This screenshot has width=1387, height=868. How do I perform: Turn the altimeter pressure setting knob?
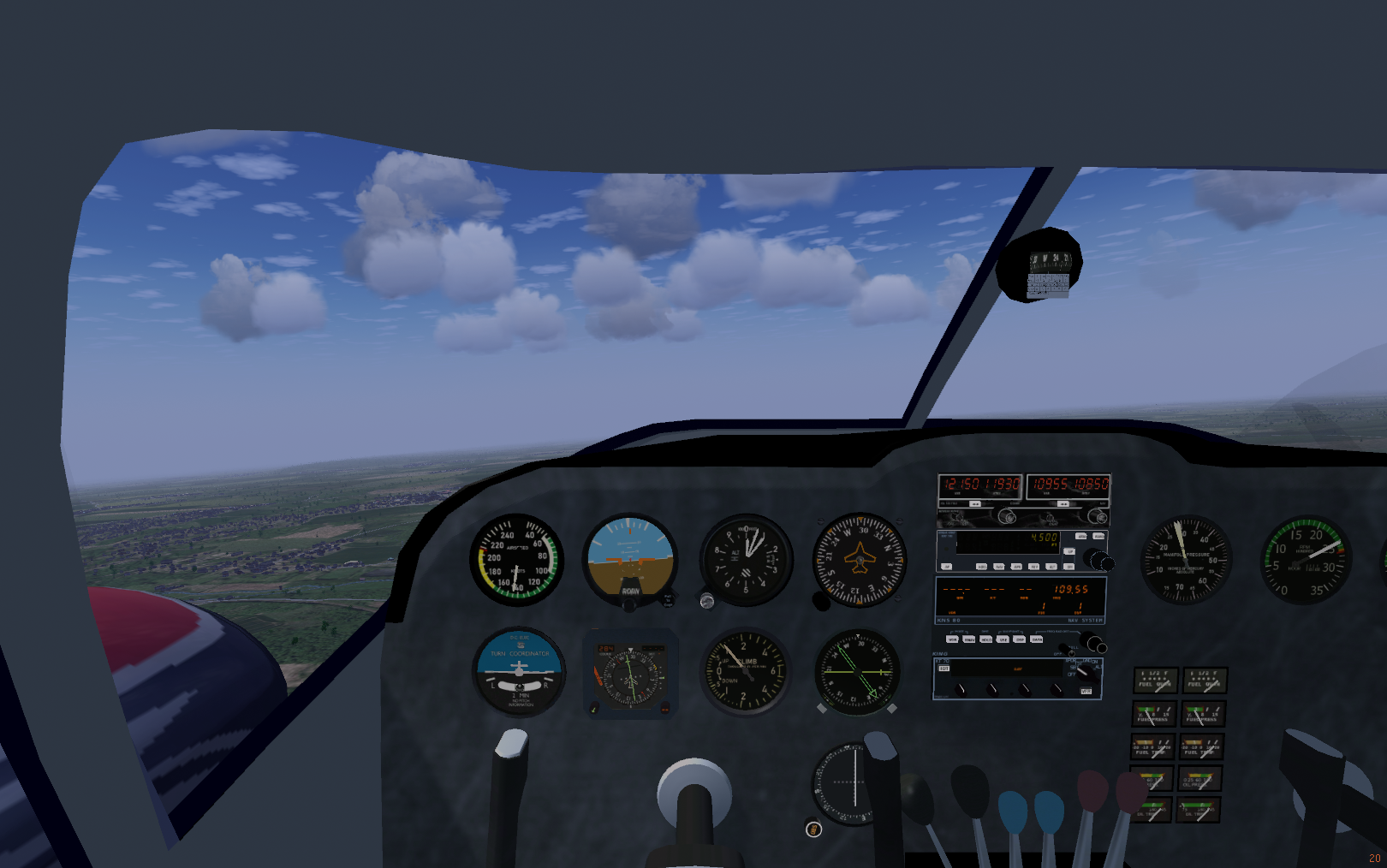707,601
